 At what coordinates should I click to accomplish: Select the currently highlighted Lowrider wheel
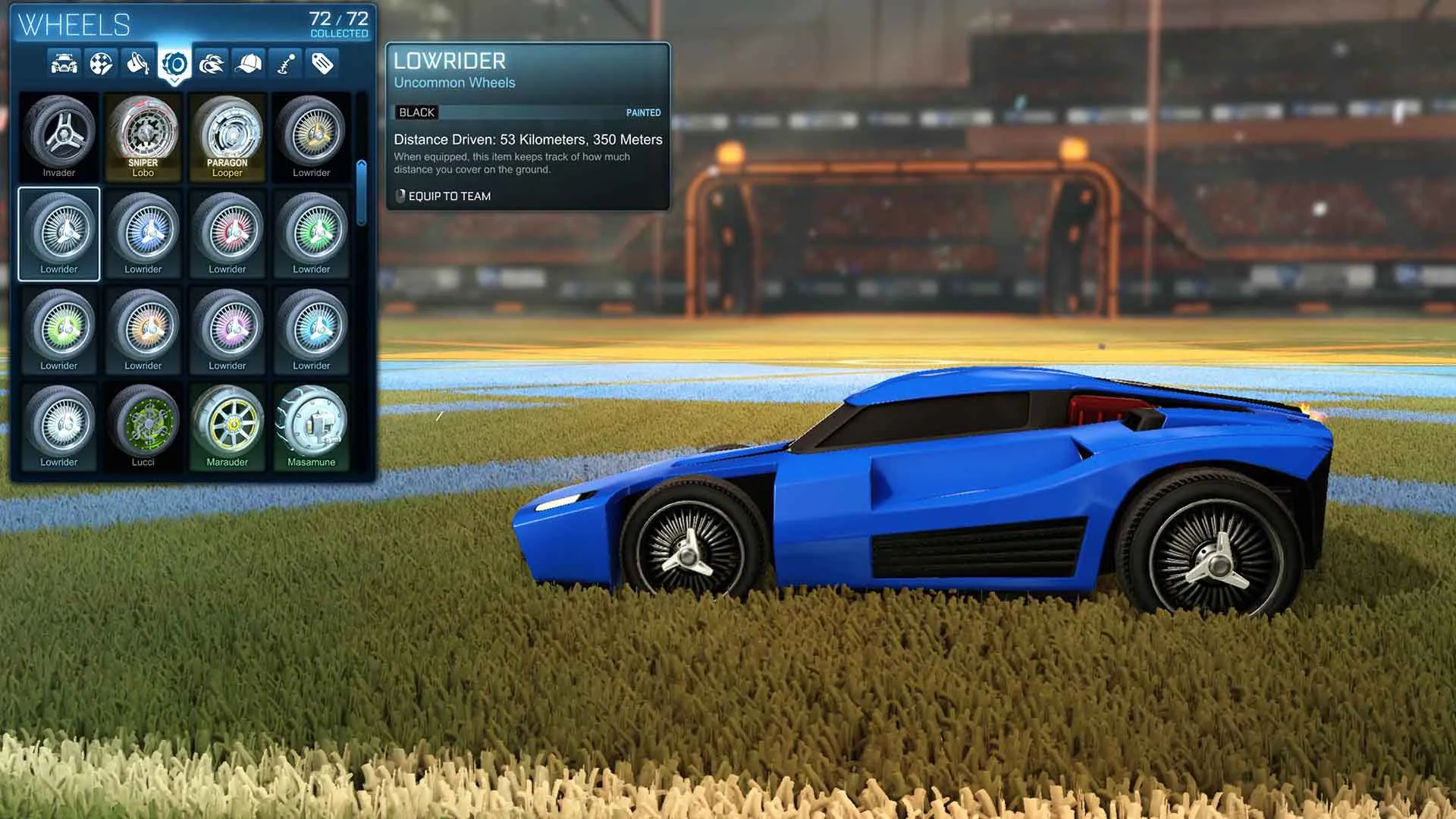[59, 231]
